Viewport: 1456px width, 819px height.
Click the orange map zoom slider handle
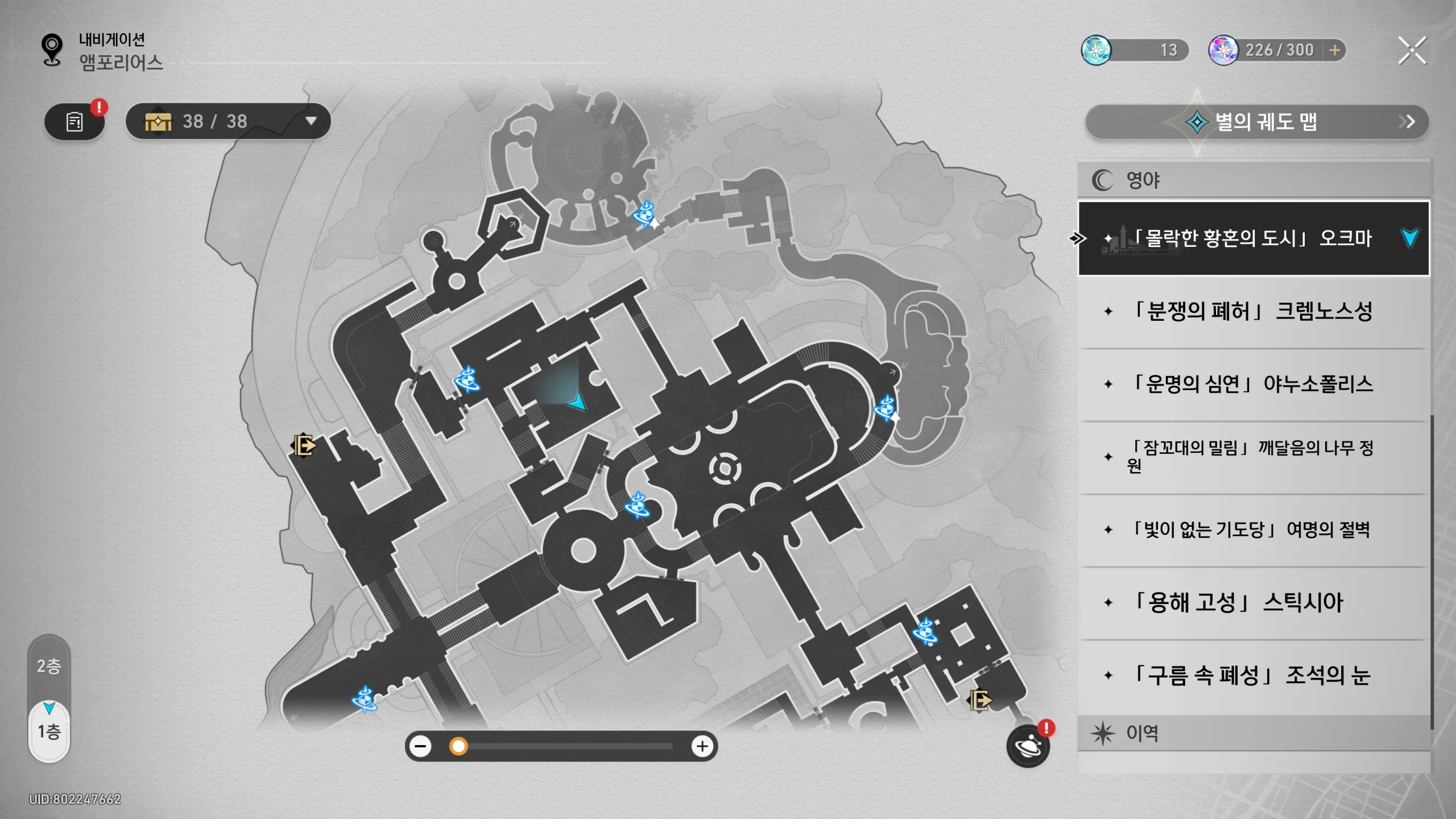tap(458, 746)
